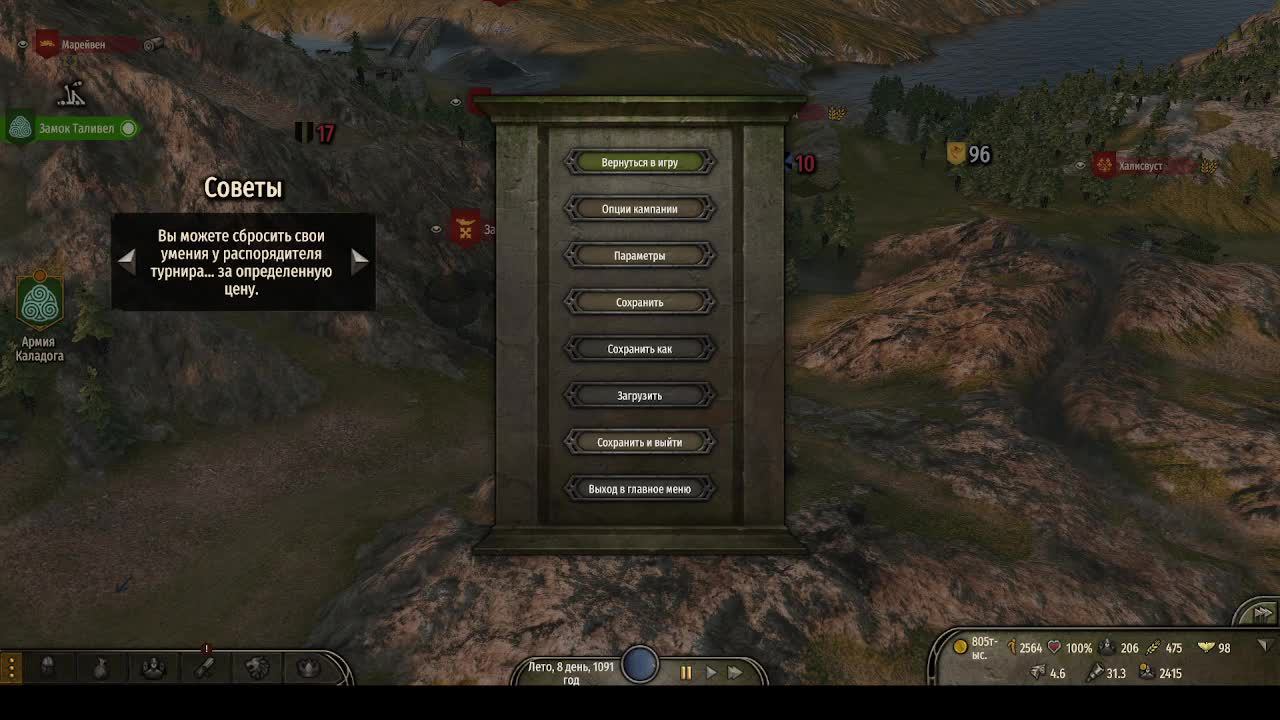
Task: Click the yellow influence bird icon showing 98
Action: (x=1205, y=646)
